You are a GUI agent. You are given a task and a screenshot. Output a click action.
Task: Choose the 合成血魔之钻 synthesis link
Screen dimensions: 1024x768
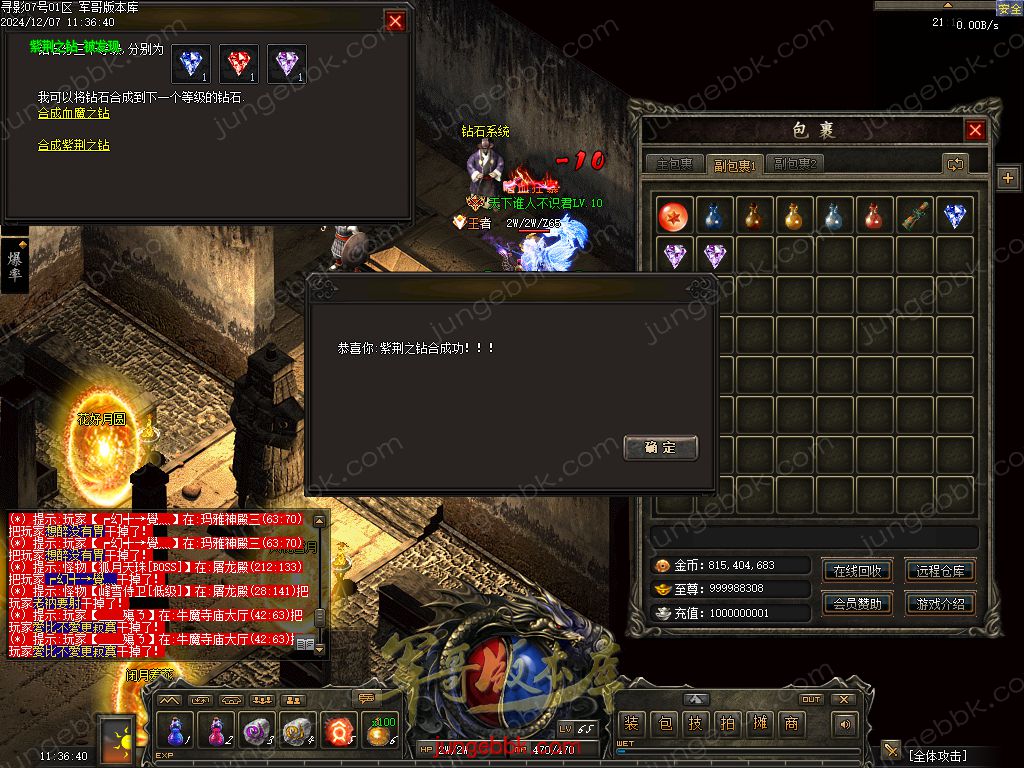point(74,114)
